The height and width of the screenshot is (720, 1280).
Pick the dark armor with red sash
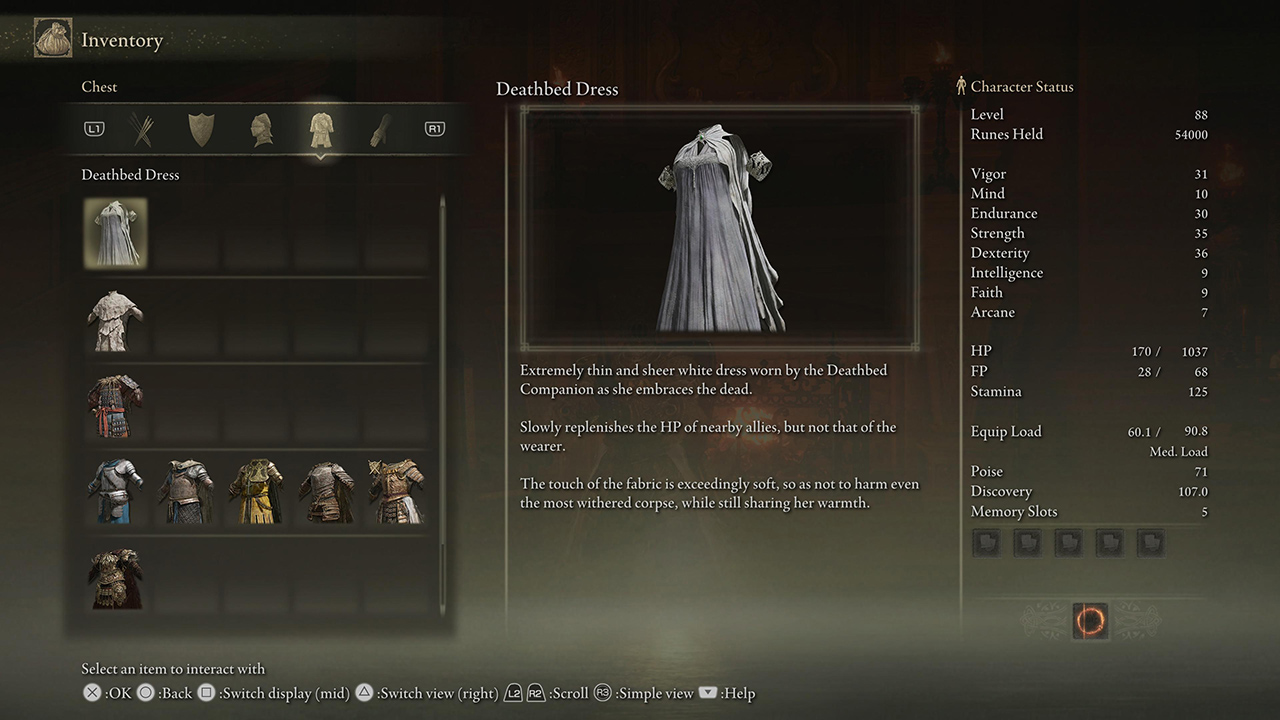pos(115,406)
